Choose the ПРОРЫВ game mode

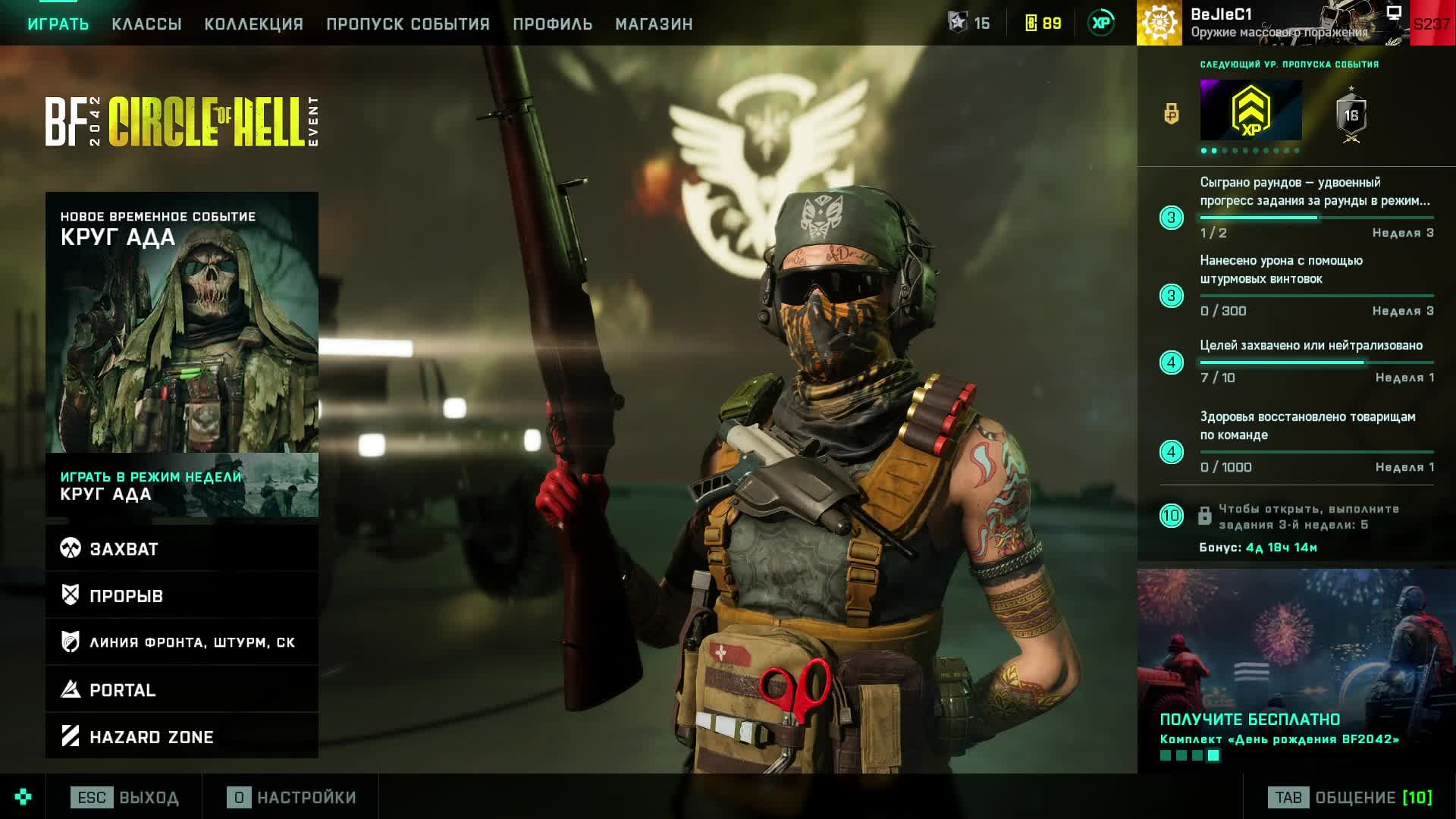[x=182, y=596]
